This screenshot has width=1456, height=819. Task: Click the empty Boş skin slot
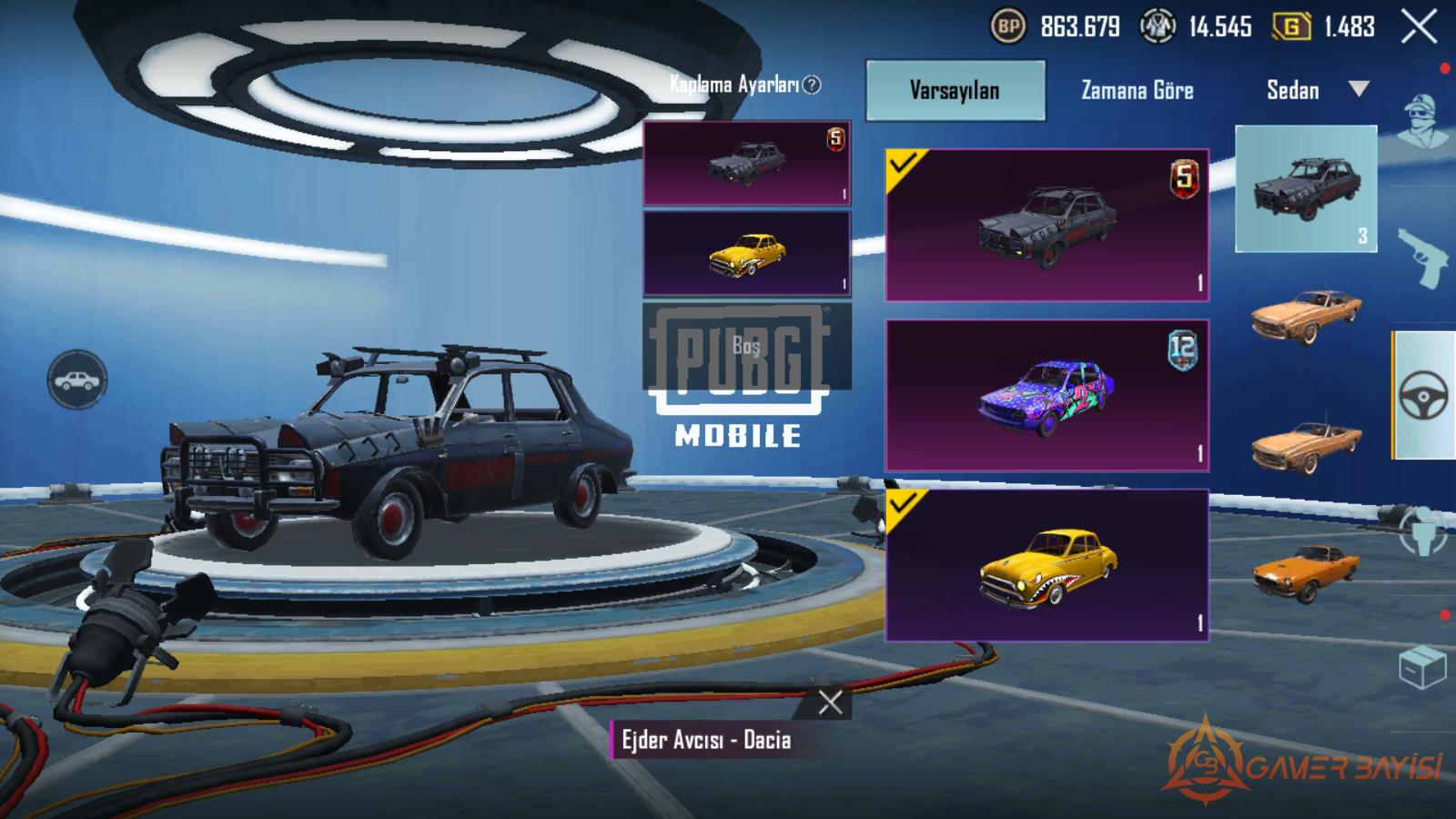tap(746, 346)
